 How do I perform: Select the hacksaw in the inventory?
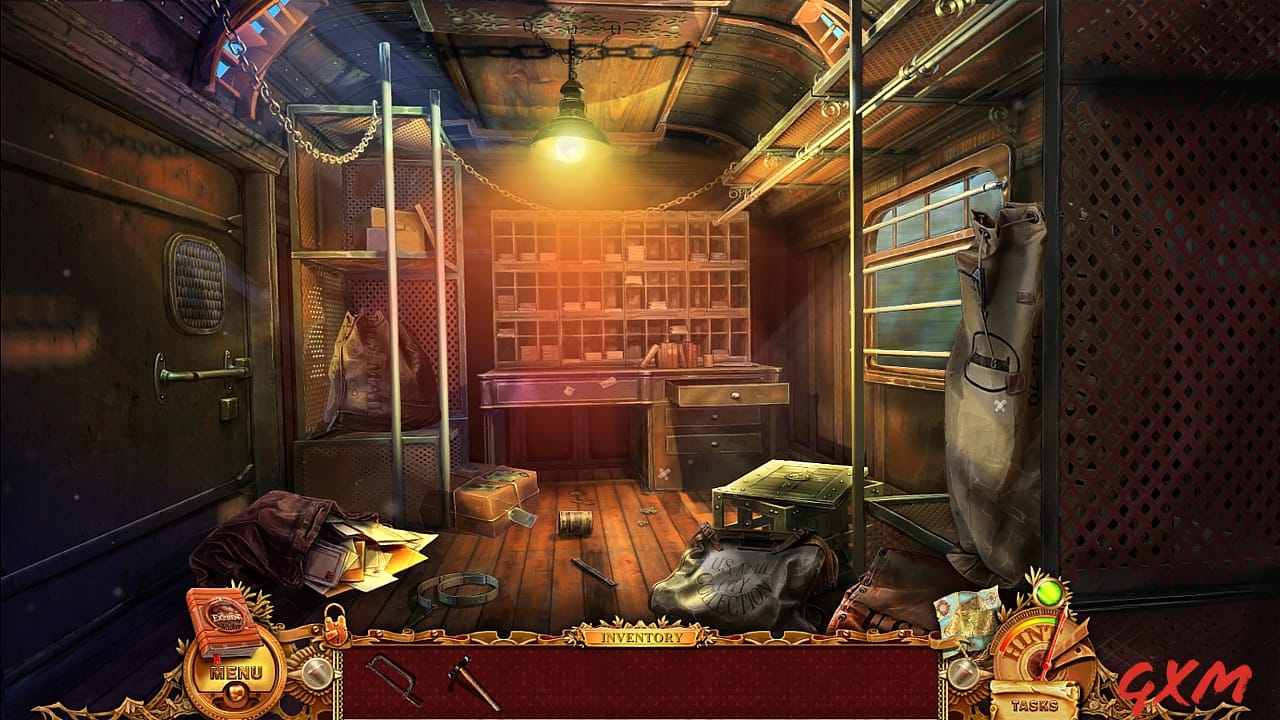391,678
